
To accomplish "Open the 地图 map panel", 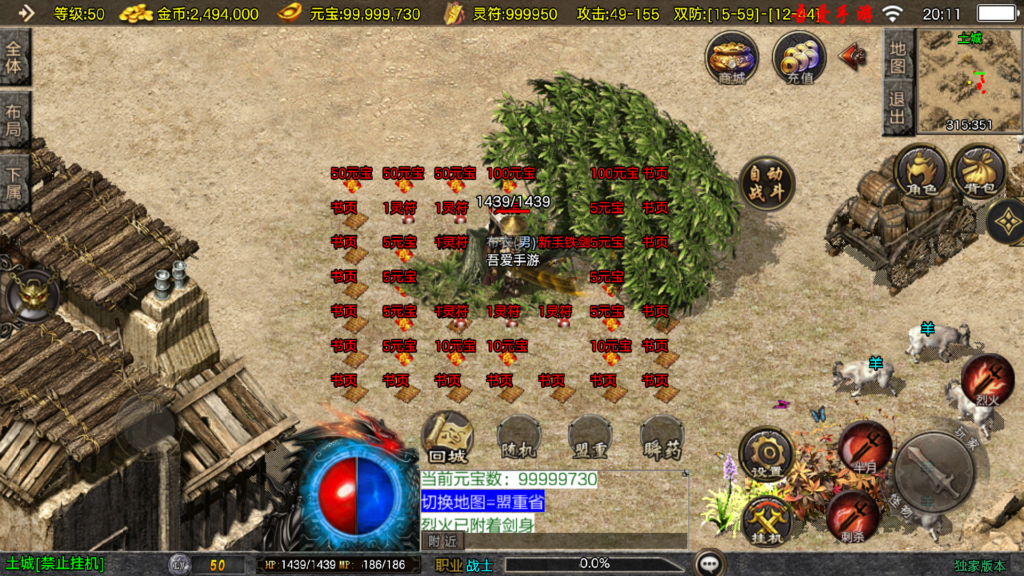I will point(897,57).
